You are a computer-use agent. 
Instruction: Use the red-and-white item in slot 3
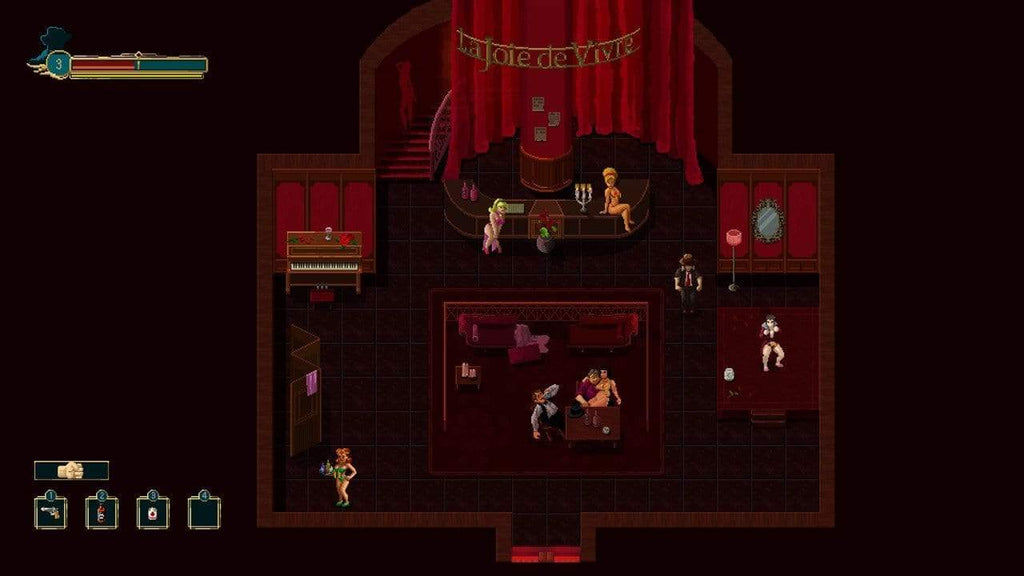pos(153,513)
